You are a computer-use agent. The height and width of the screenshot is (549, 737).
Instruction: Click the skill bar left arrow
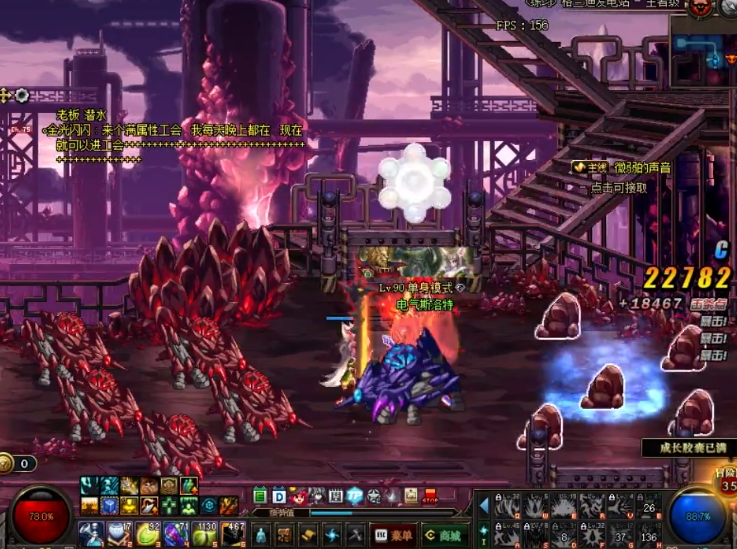click(x=483, y=505)
